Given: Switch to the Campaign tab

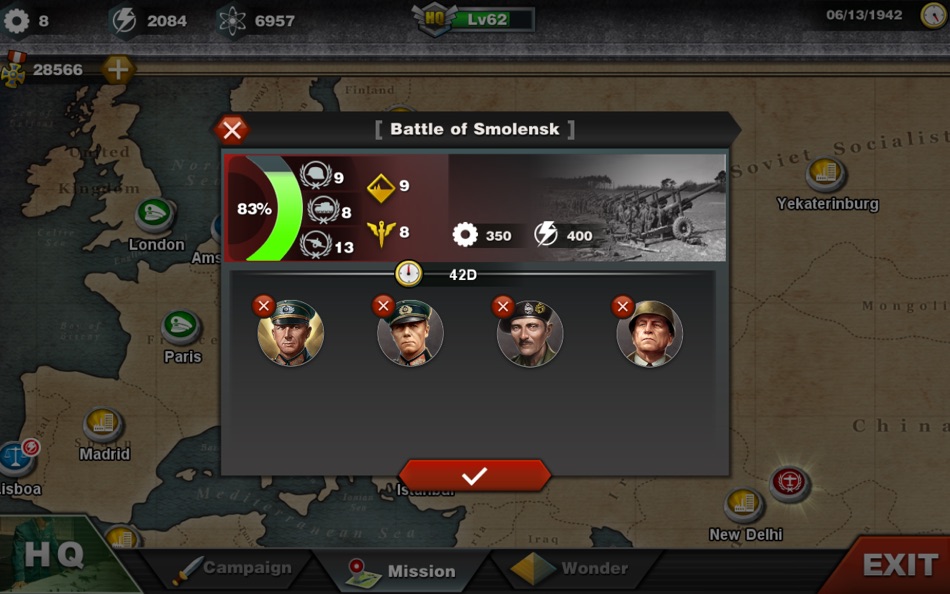Looking at the screenshot, I should point(233,568).
